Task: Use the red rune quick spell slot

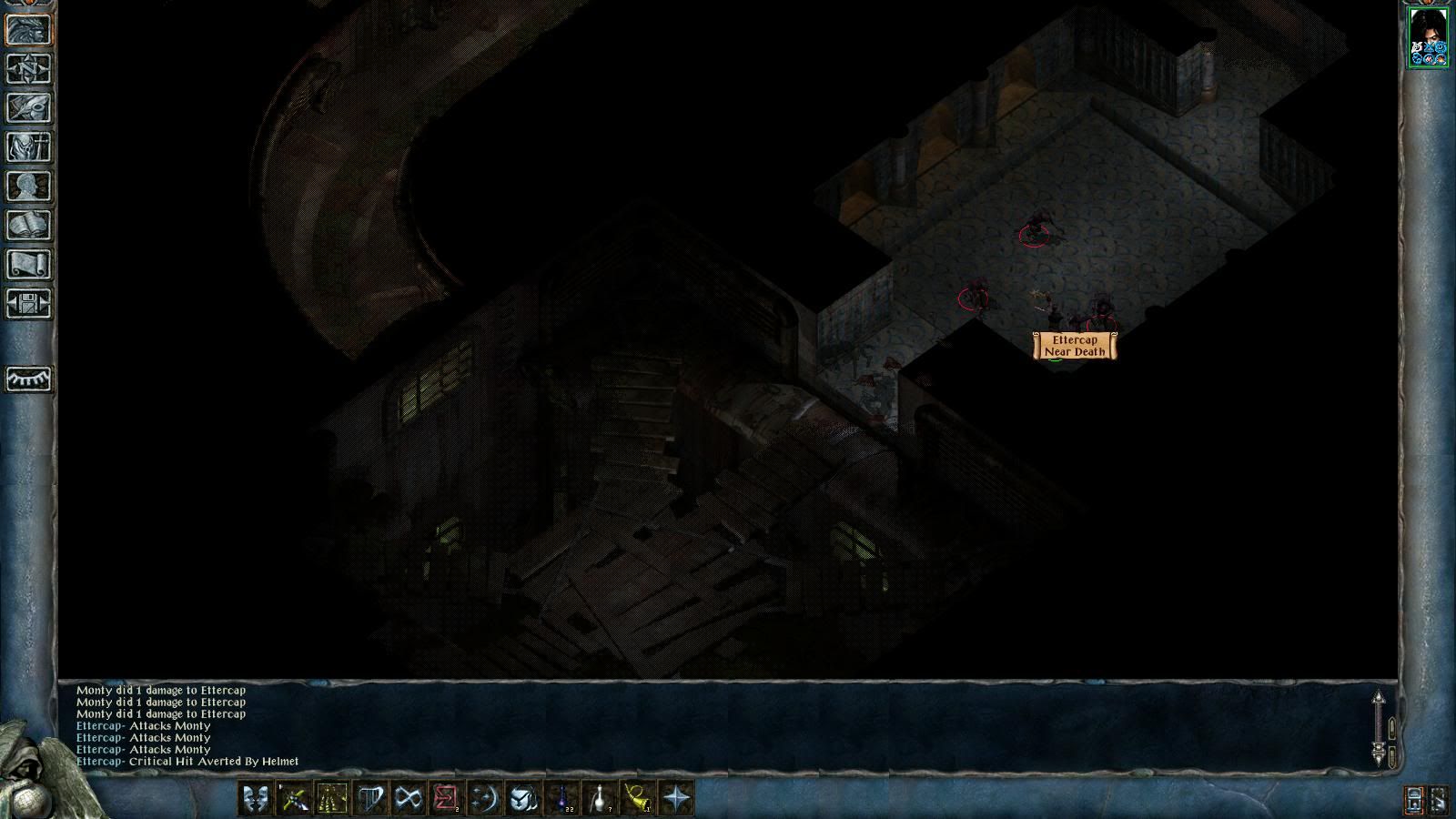Action: click(x=446, y=799)
